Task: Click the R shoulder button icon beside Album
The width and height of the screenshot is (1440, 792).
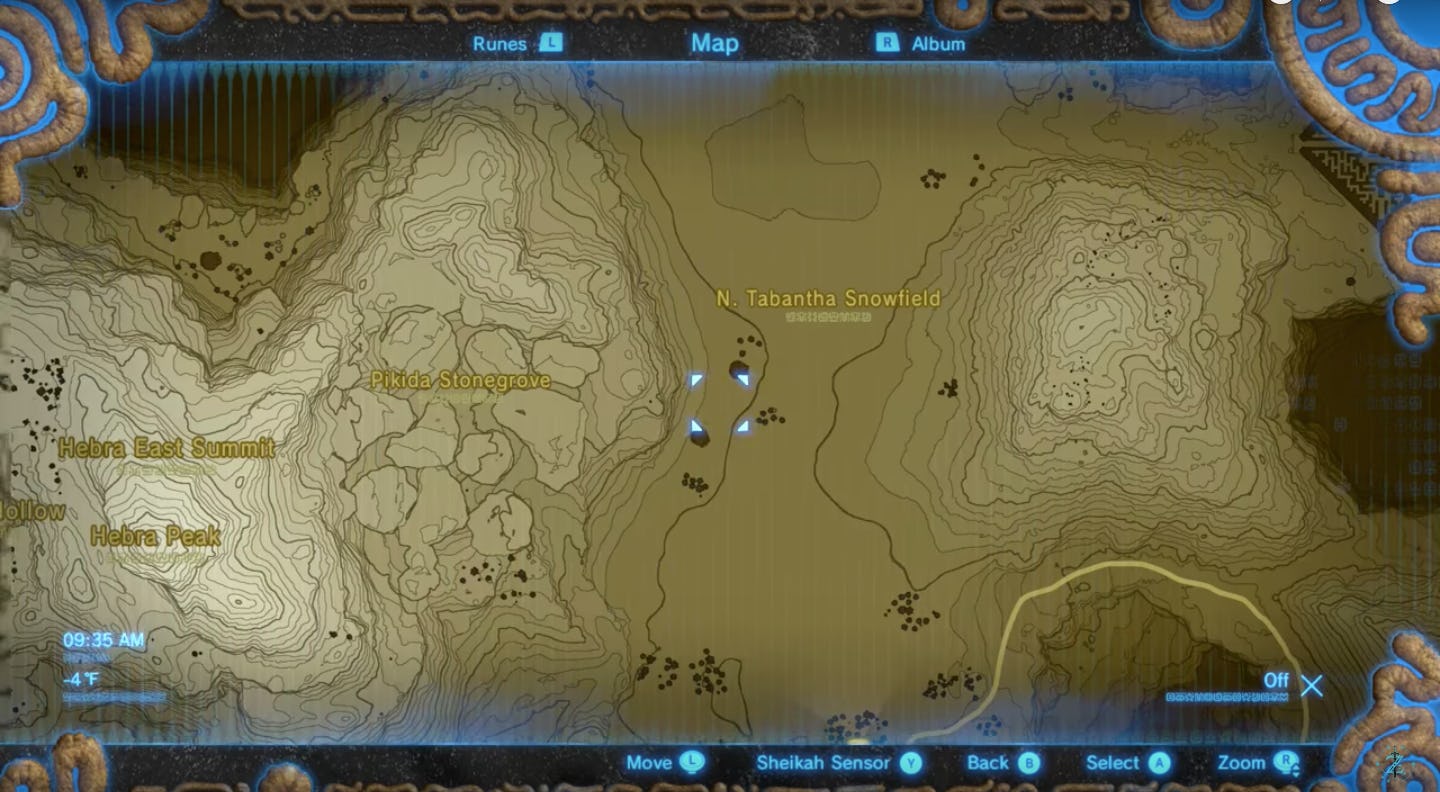Action: tap(886, 44)
